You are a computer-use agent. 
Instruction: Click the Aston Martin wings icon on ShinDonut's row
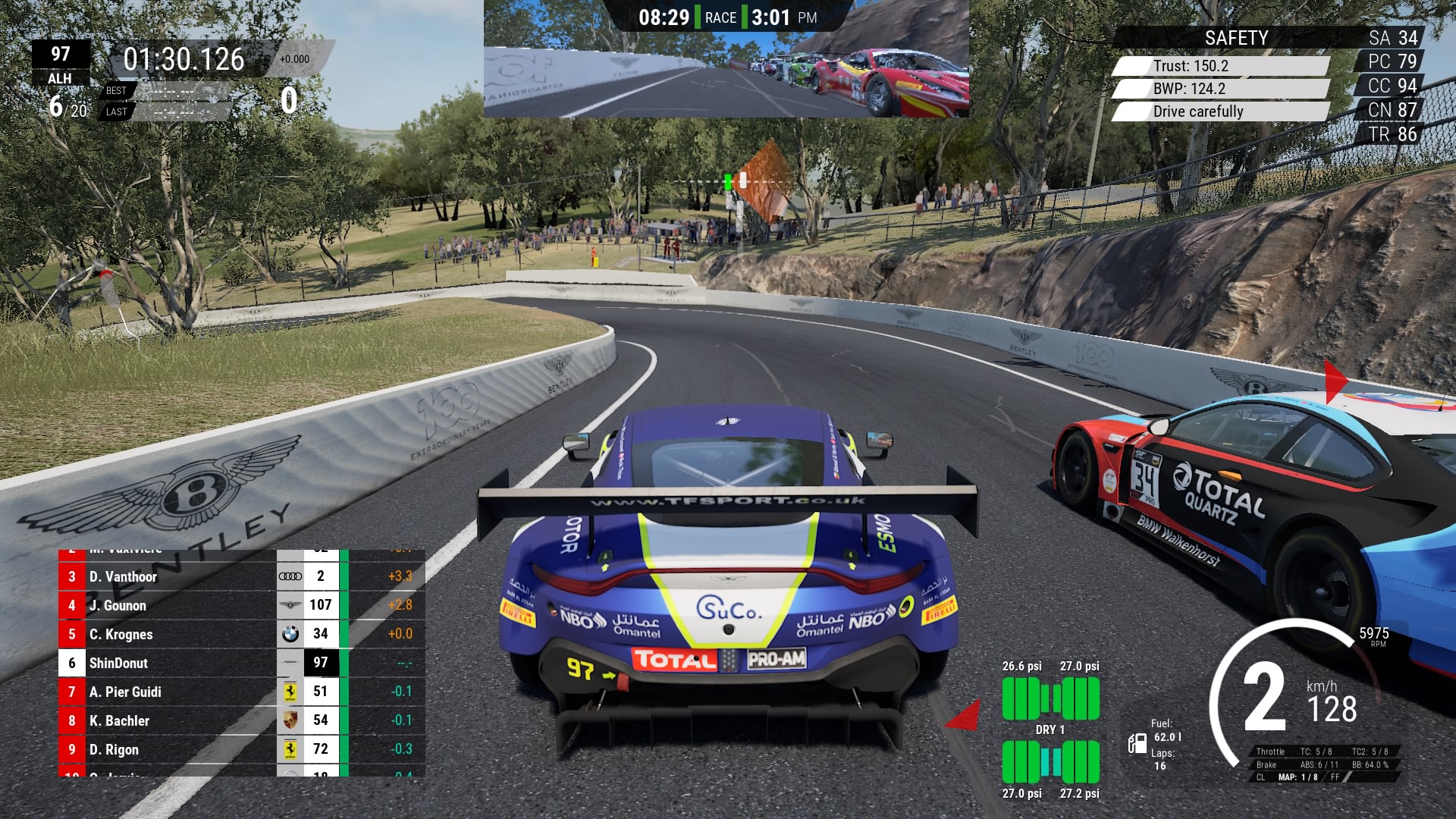(291, 663)
